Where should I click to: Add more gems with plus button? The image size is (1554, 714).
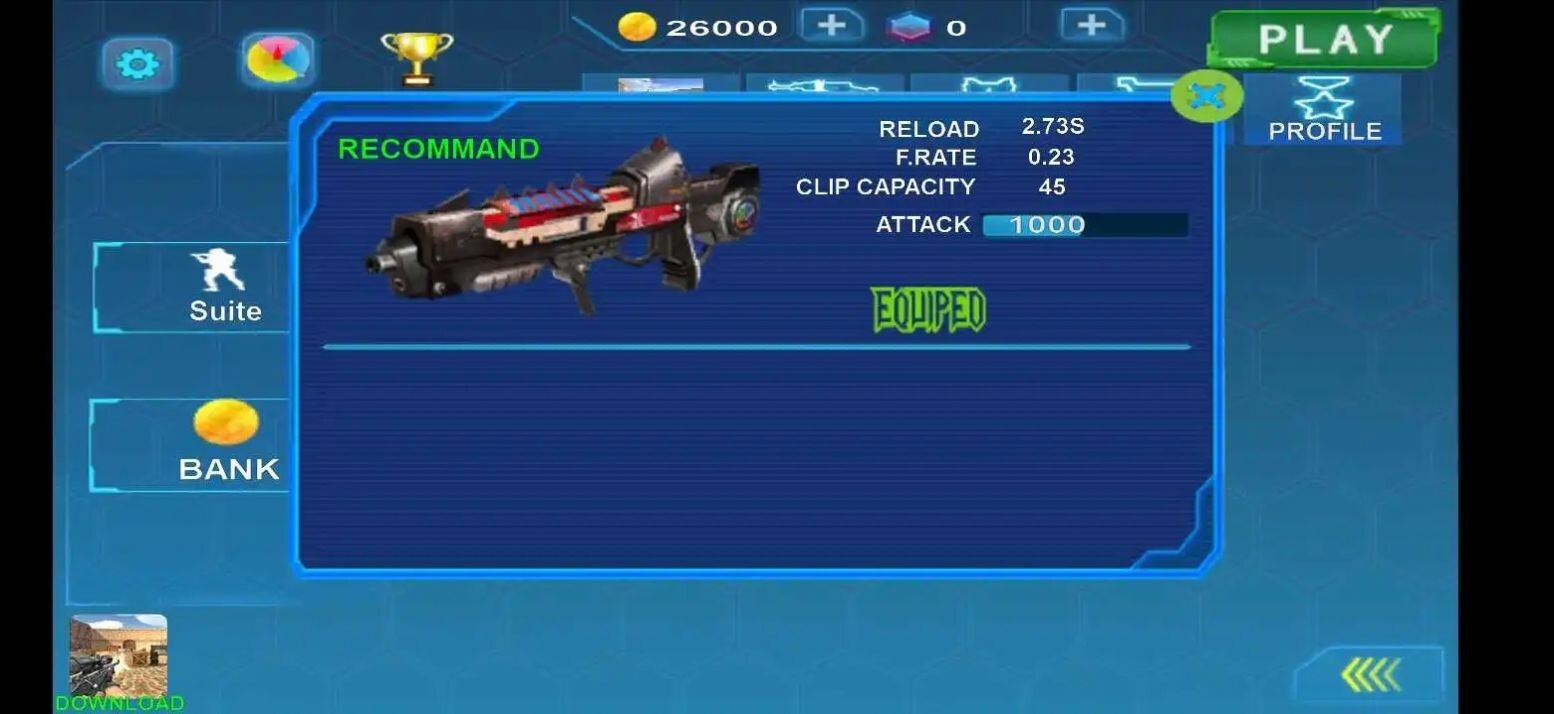(x=1092, y=25)
